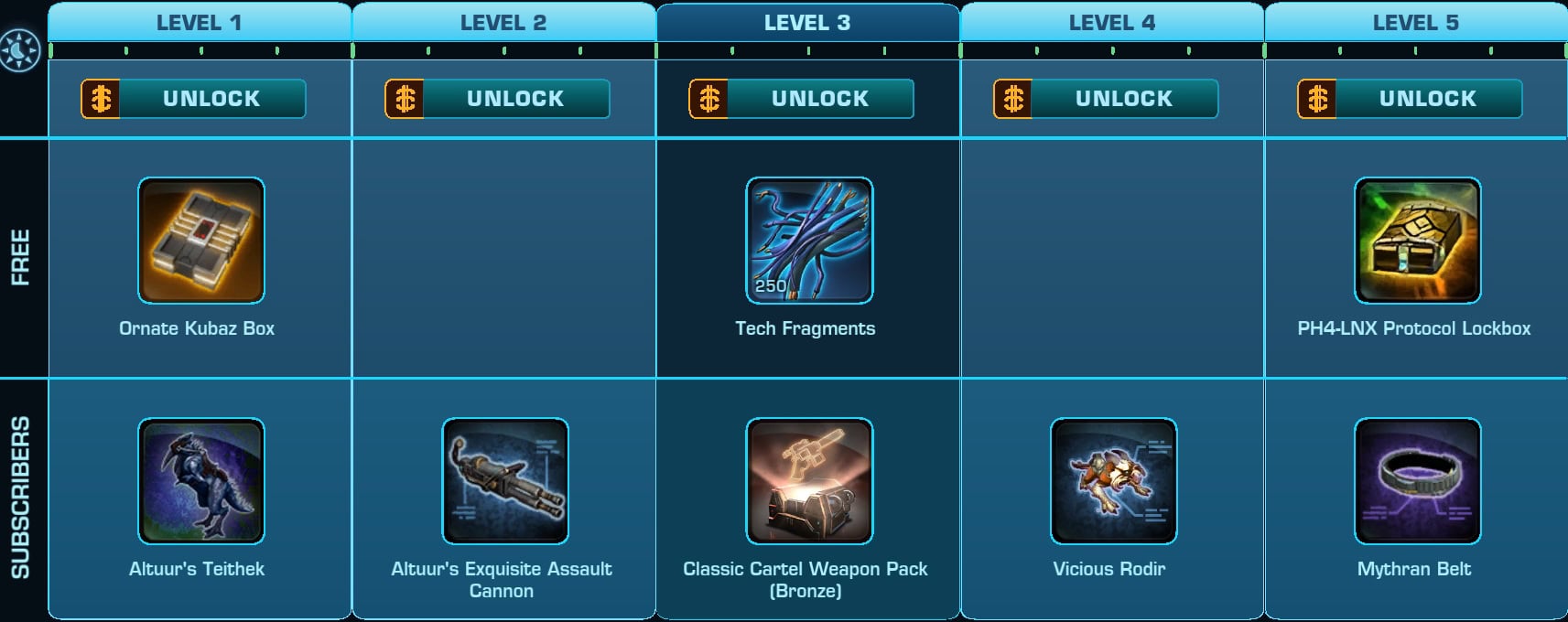Choose the Level 5 header
The width and height of the screenshot is (1568, 622).
coord(1416,23)
